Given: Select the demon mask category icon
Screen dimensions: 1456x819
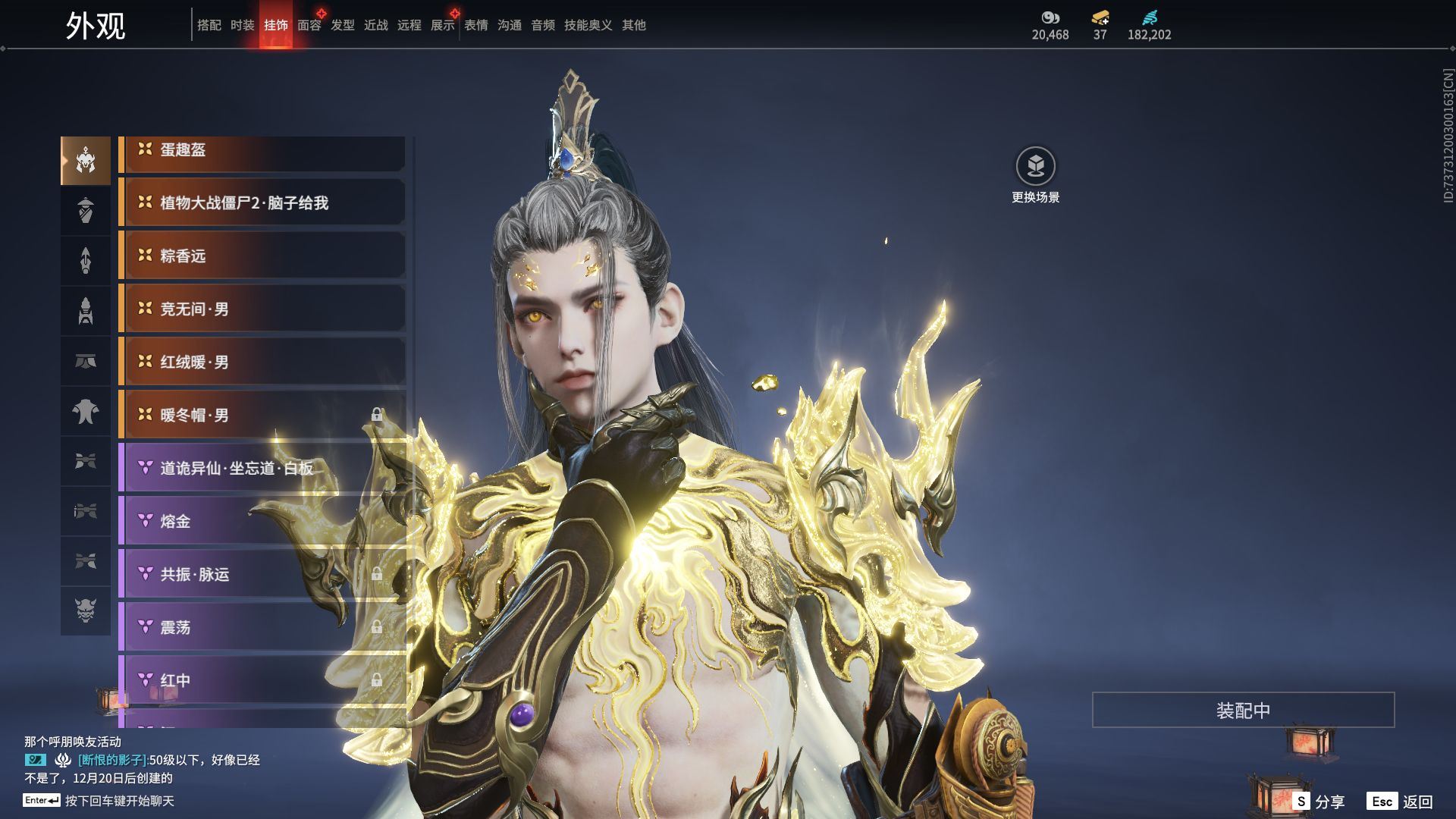Looking at the screenshot, I should click(x=86, y=610).
